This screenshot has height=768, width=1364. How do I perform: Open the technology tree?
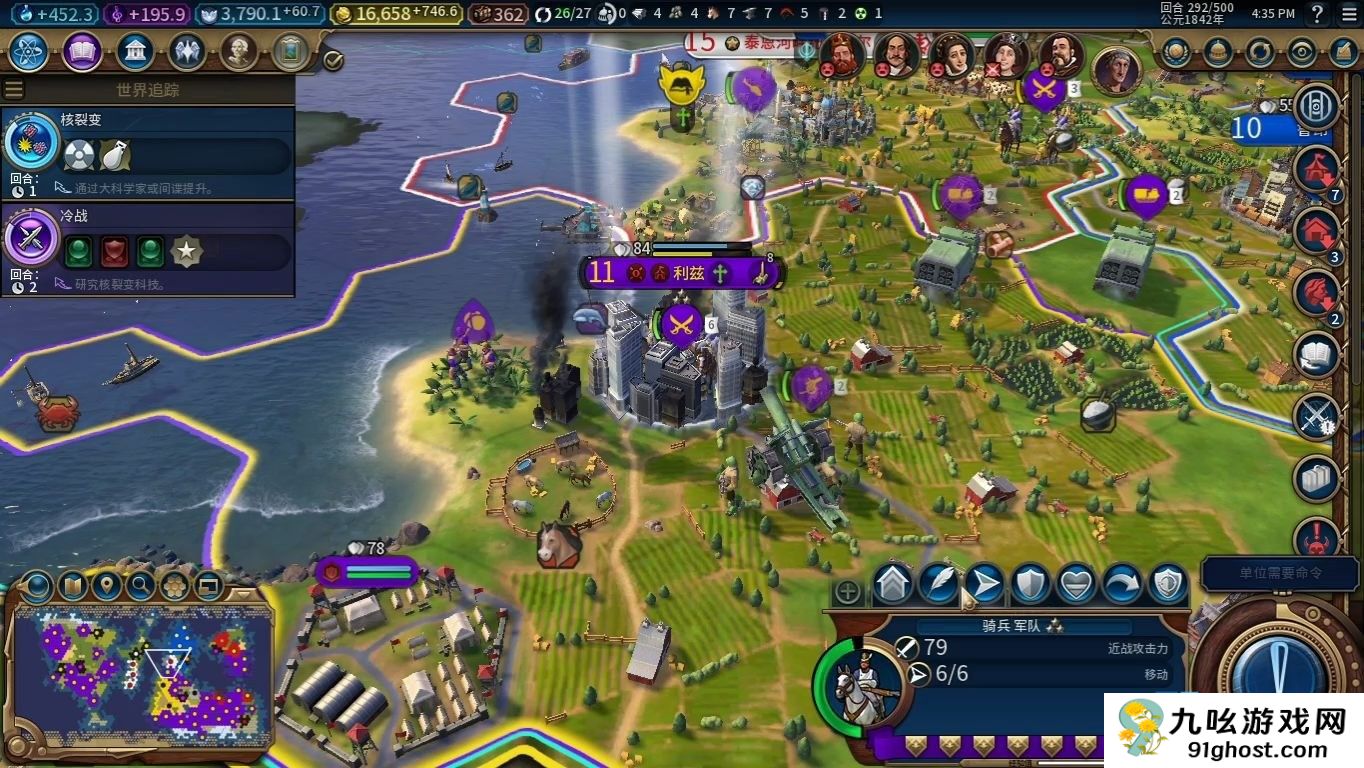[29, 51]
